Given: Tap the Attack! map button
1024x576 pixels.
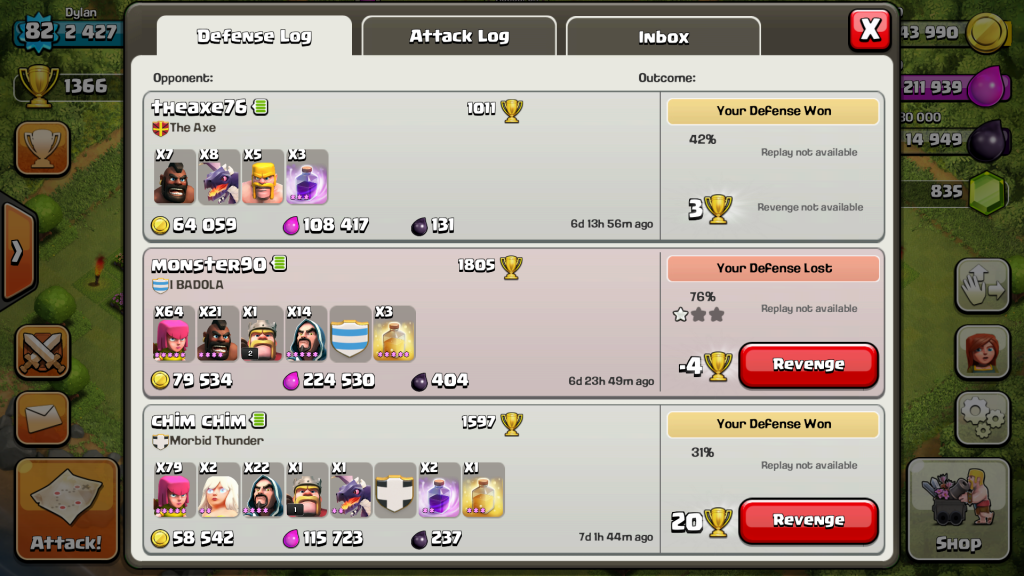Looking at the screenshot, I should click(66, 508).
